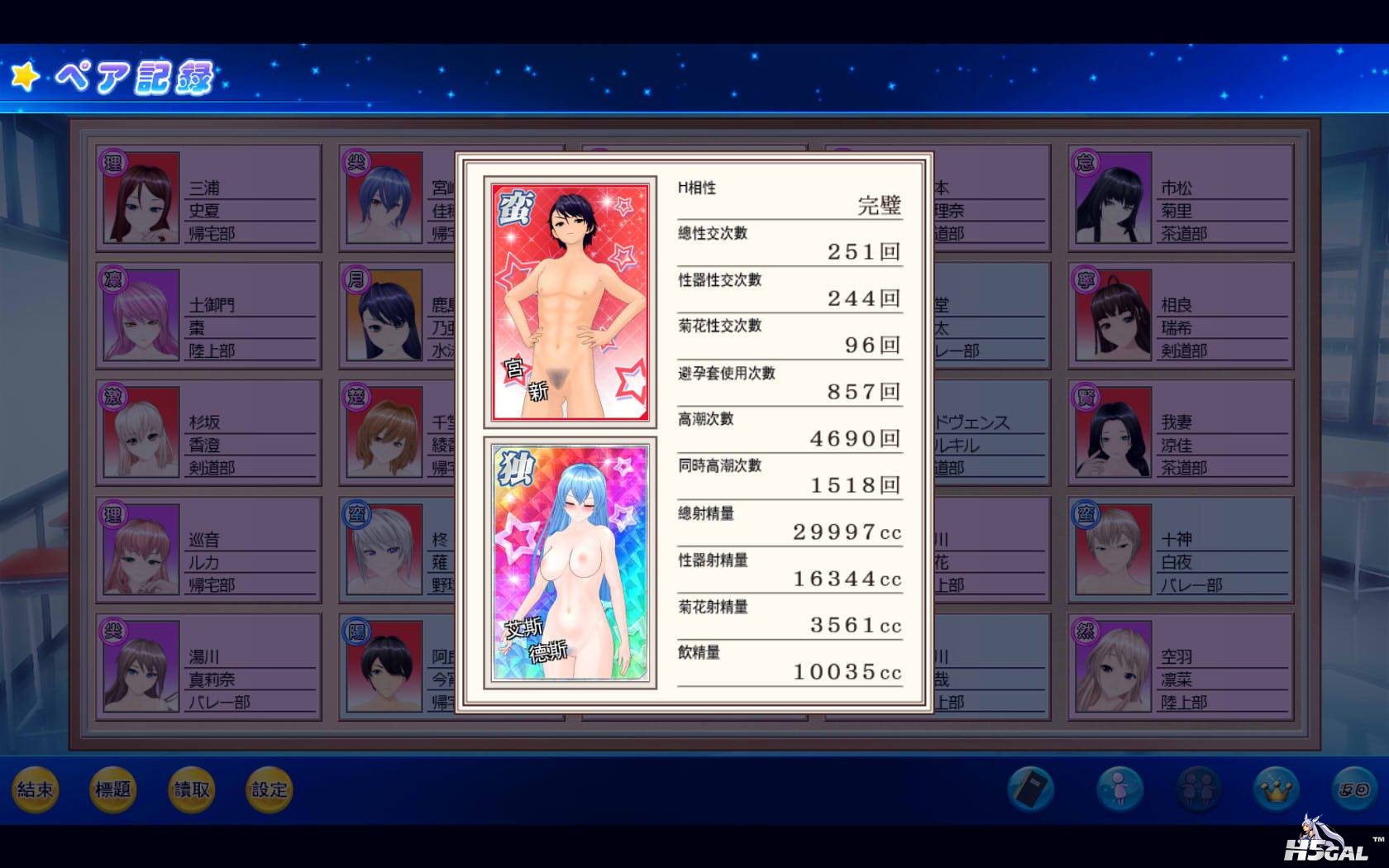Go to the 標題 (title) screen
Screen dimensions: 1389x868
[113, 789]
